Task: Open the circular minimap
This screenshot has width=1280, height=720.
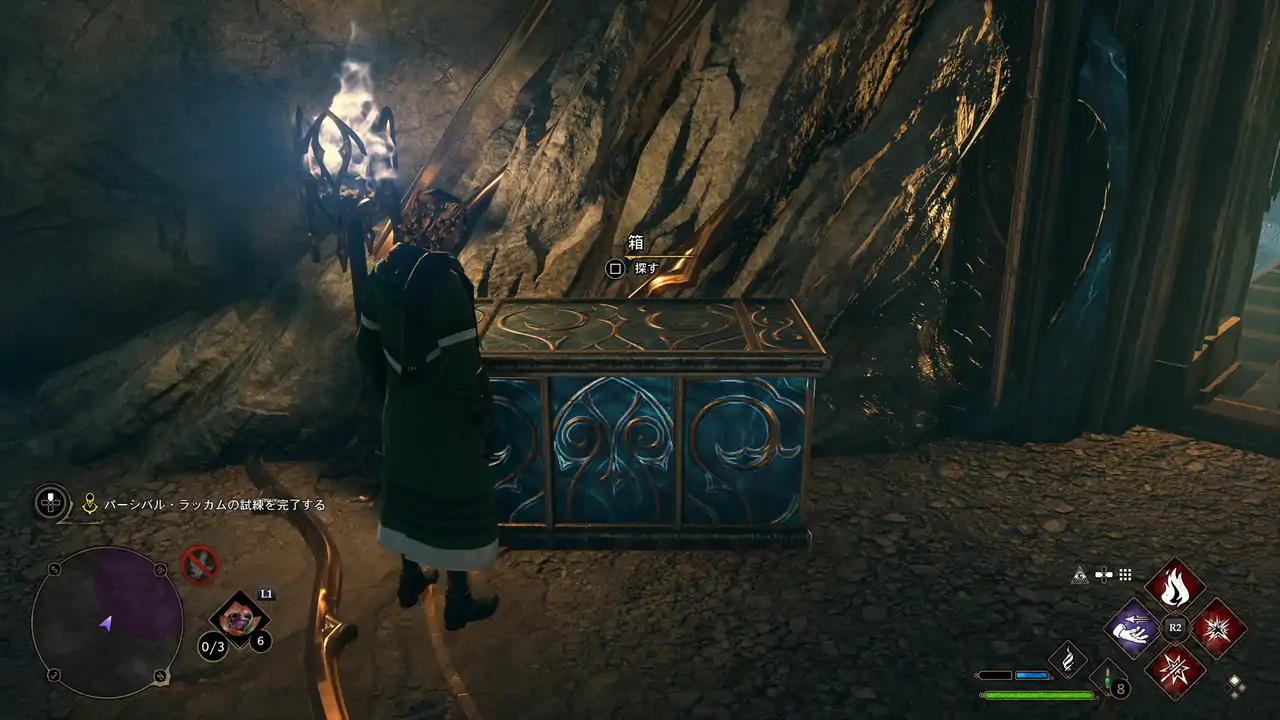Action: click(x=107, y=621)
